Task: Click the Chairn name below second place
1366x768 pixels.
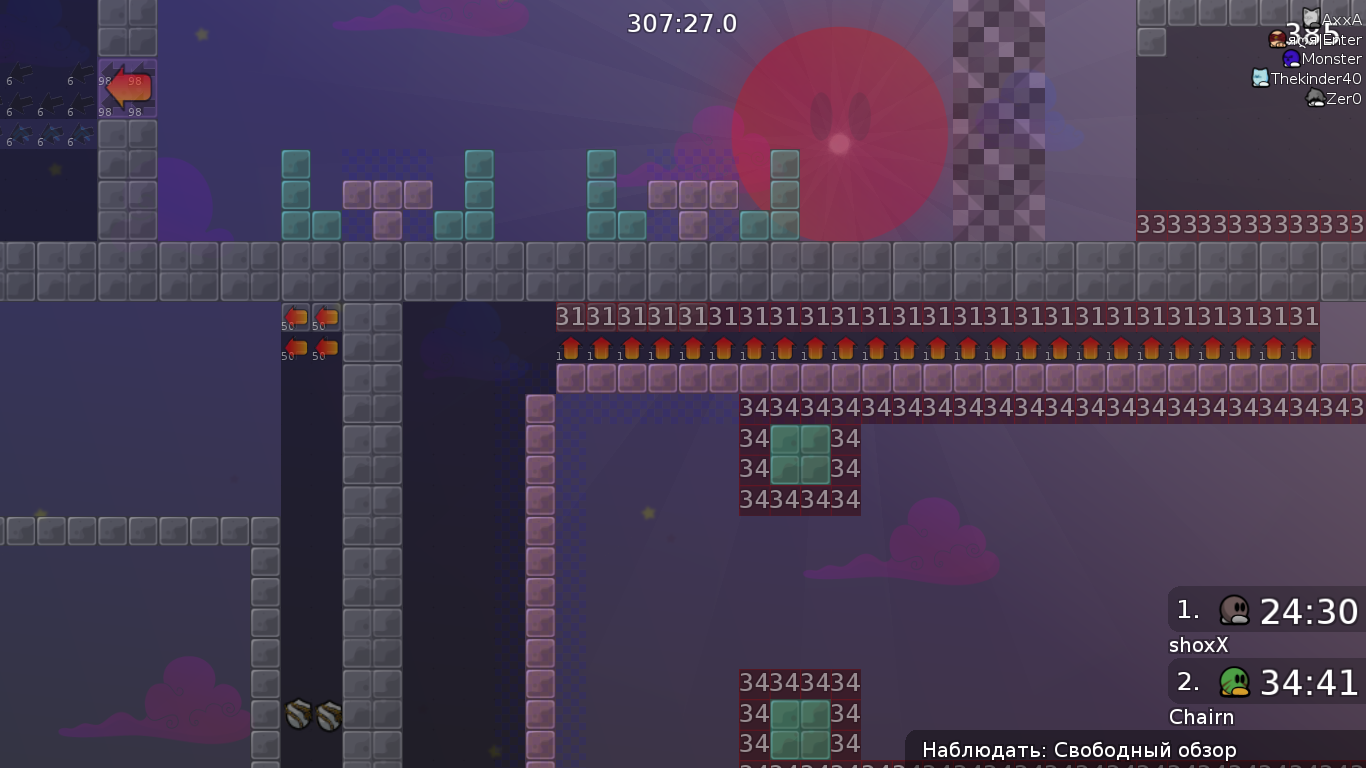Action: [x=1202, y=717]
